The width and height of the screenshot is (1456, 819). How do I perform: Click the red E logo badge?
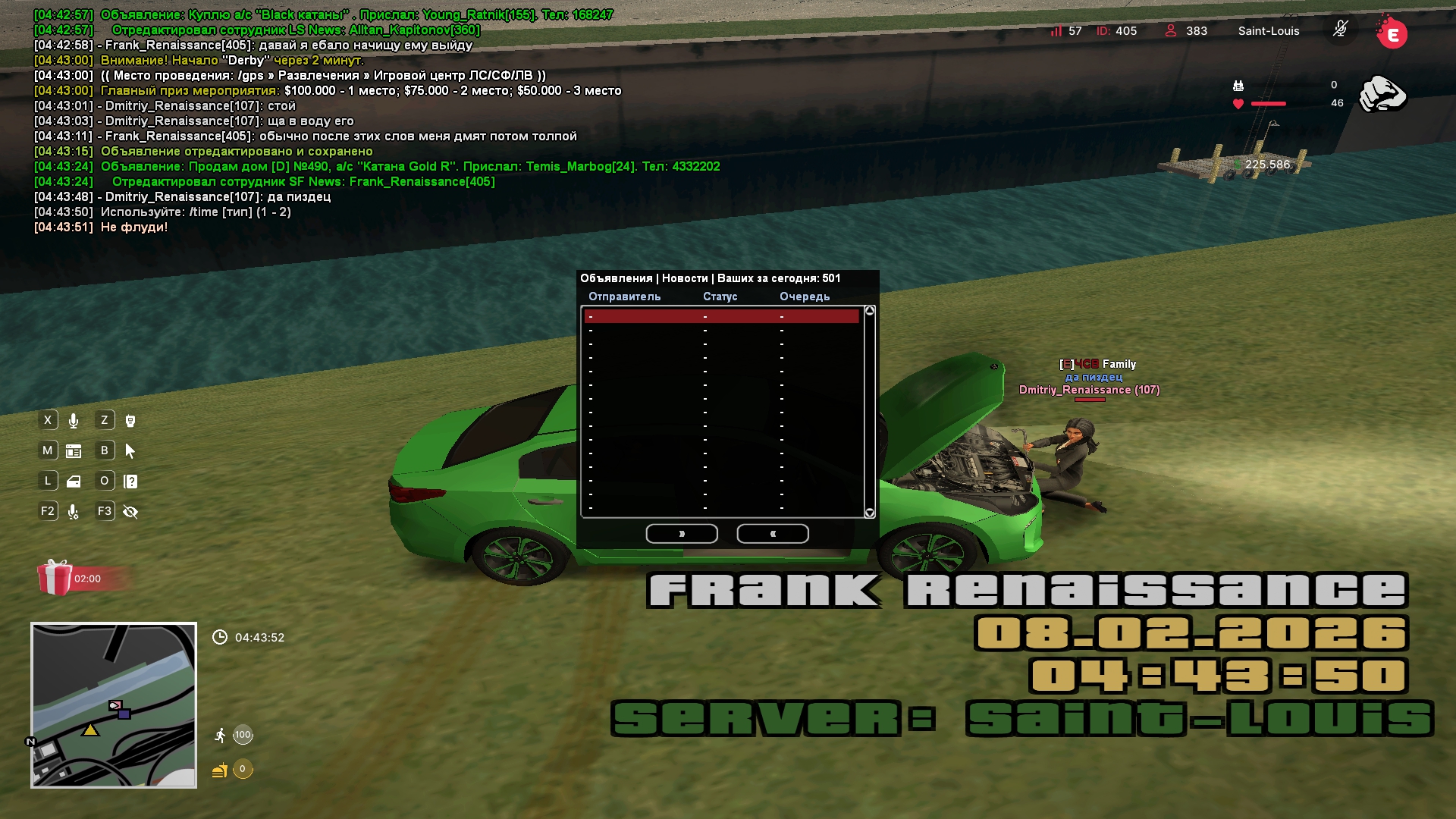click(x=1392, y=33)
